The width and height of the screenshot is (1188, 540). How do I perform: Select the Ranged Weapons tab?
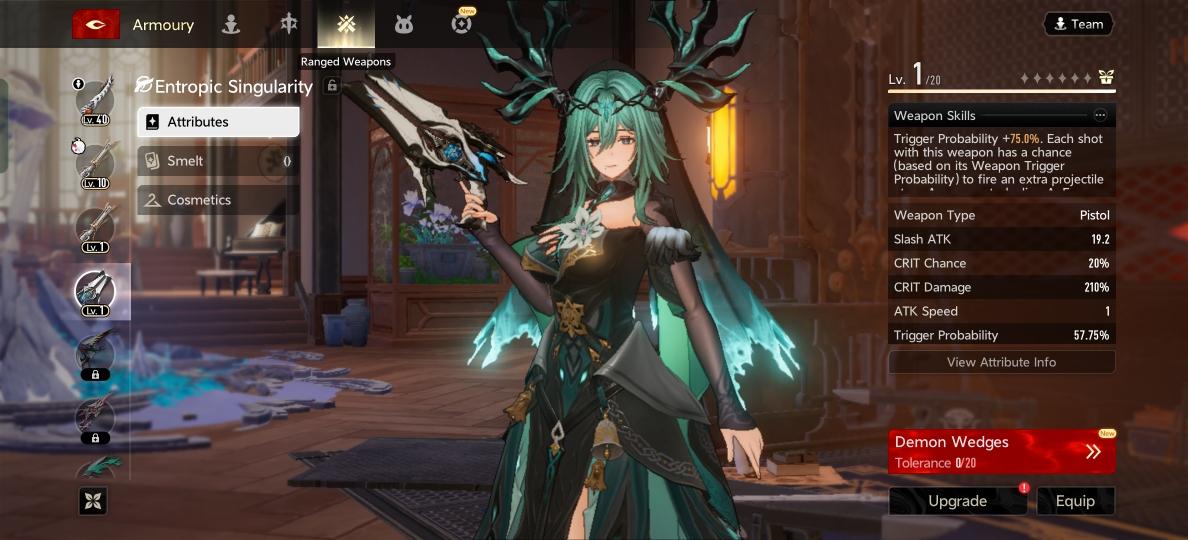pyautogui.click(x=346, y=24)
